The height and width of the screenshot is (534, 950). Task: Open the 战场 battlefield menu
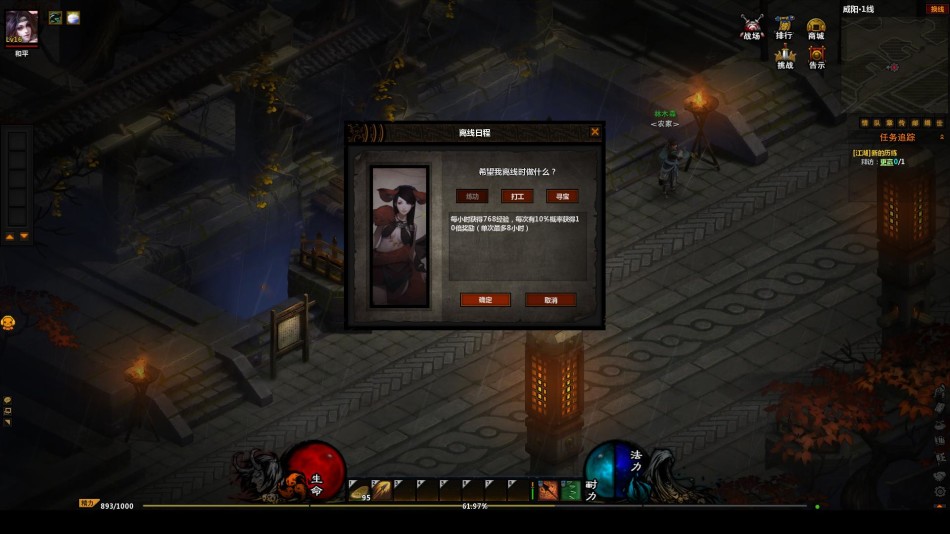752,26
